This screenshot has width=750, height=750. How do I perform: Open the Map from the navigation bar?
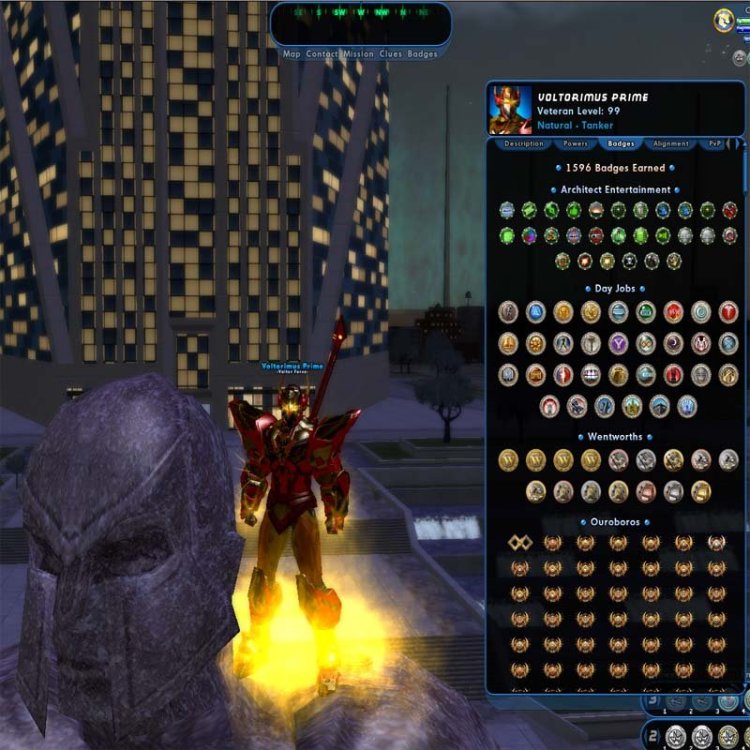click(x=291, y=54)
